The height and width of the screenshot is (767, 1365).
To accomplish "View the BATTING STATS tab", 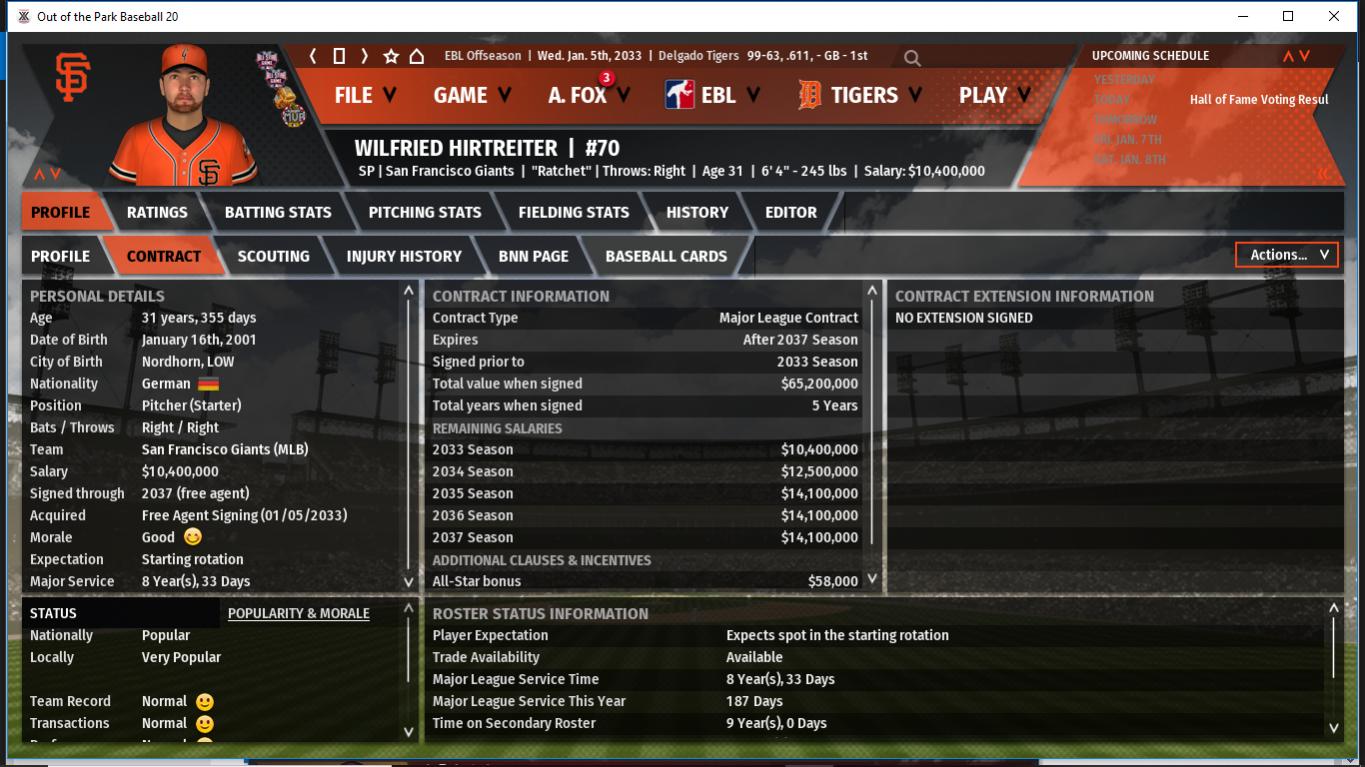I will point(278,212).
